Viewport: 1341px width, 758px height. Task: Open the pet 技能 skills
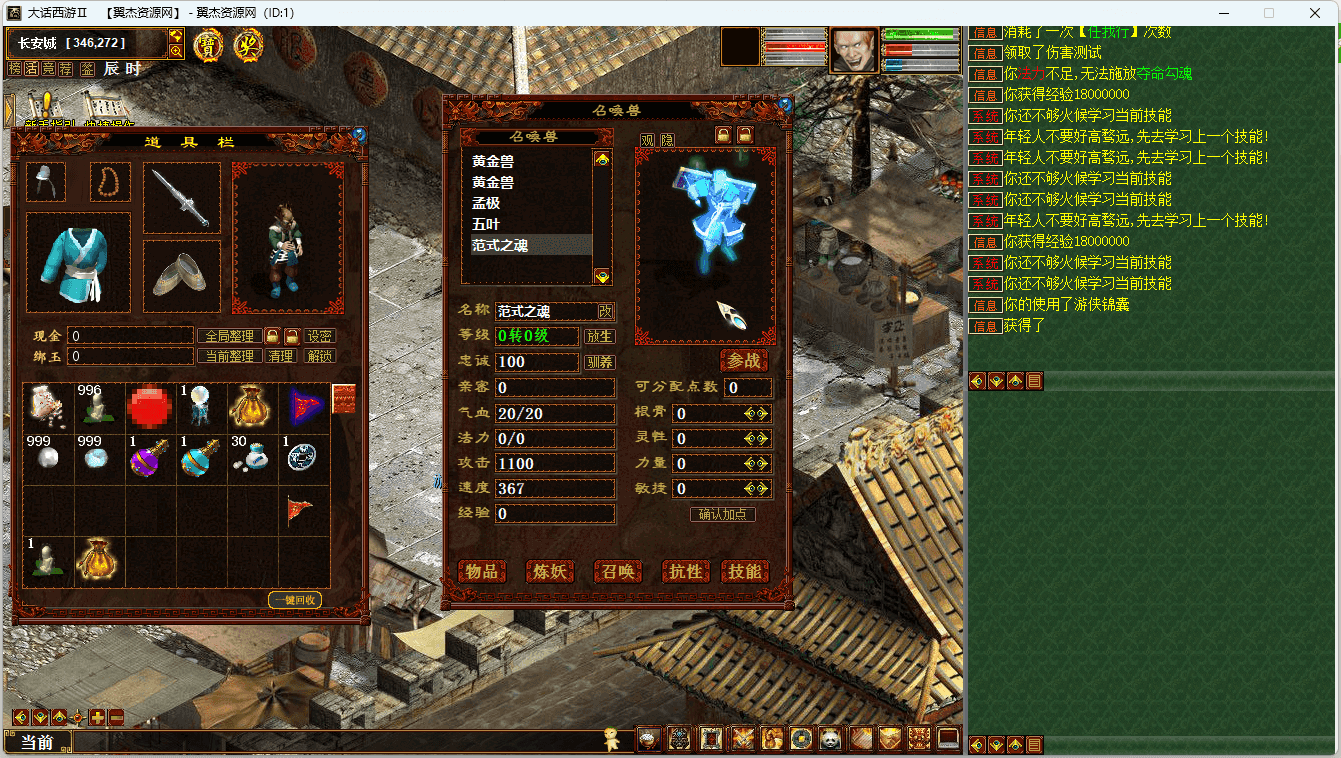point(744,571)
